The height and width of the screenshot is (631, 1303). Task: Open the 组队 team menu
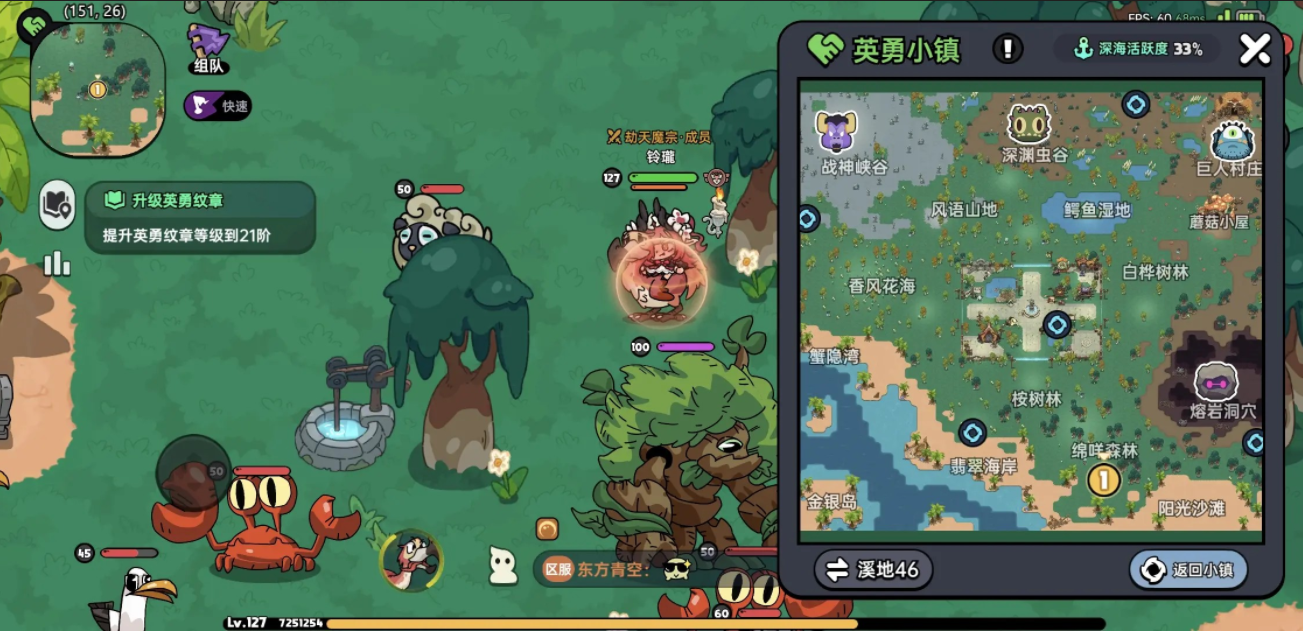(x=209, y=48)
